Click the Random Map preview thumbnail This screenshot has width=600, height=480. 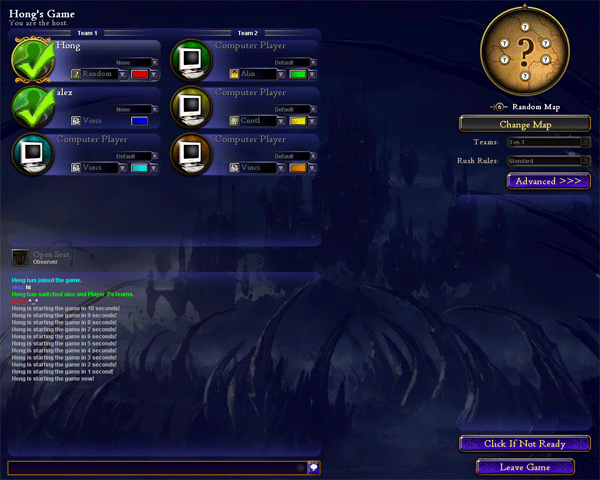click(x=525, y=58)
